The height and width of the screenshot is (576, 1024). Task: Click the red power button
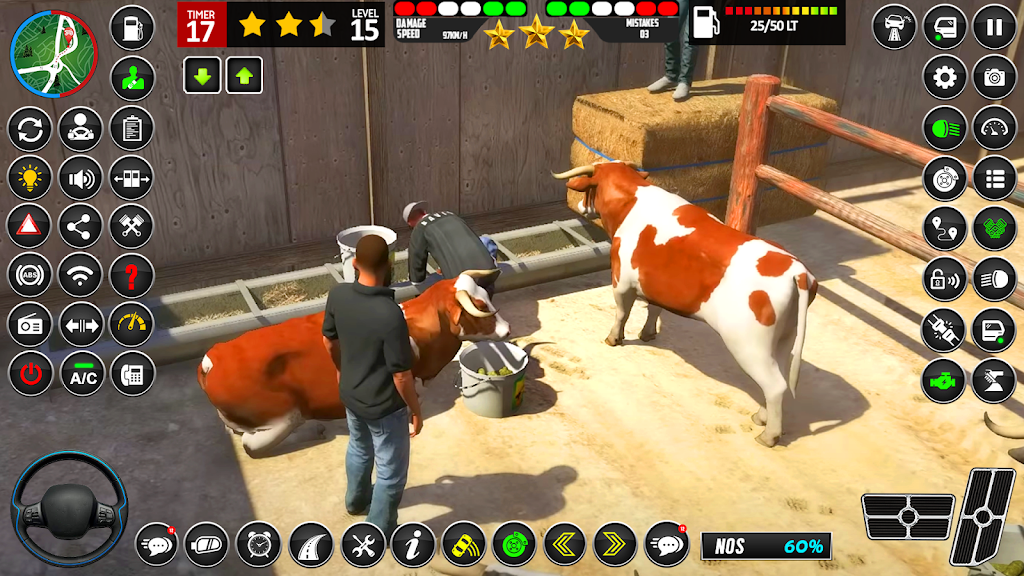(x=30, y=374)
